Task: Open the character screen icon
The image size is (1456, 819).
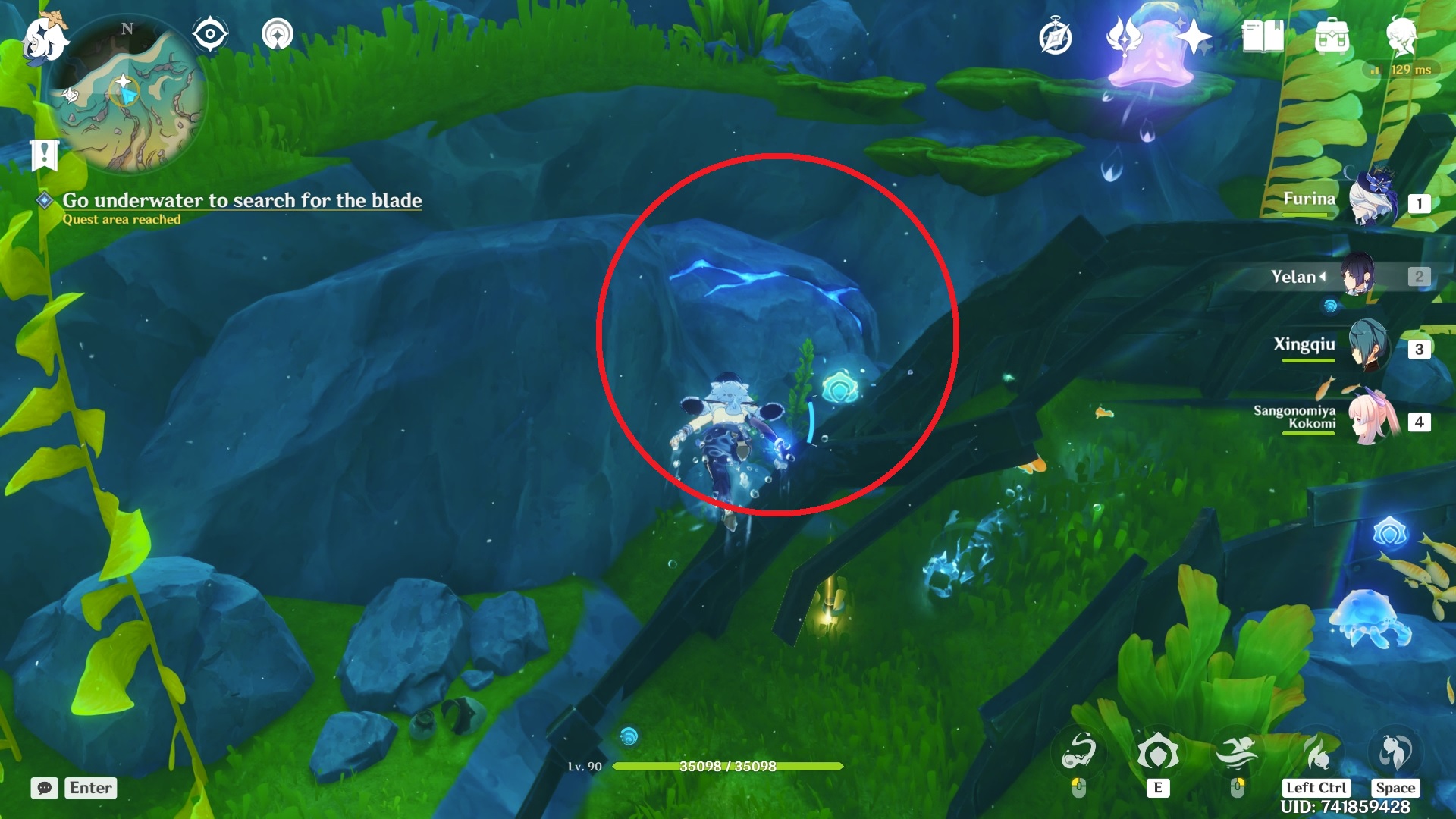Action: (1401, 36)
